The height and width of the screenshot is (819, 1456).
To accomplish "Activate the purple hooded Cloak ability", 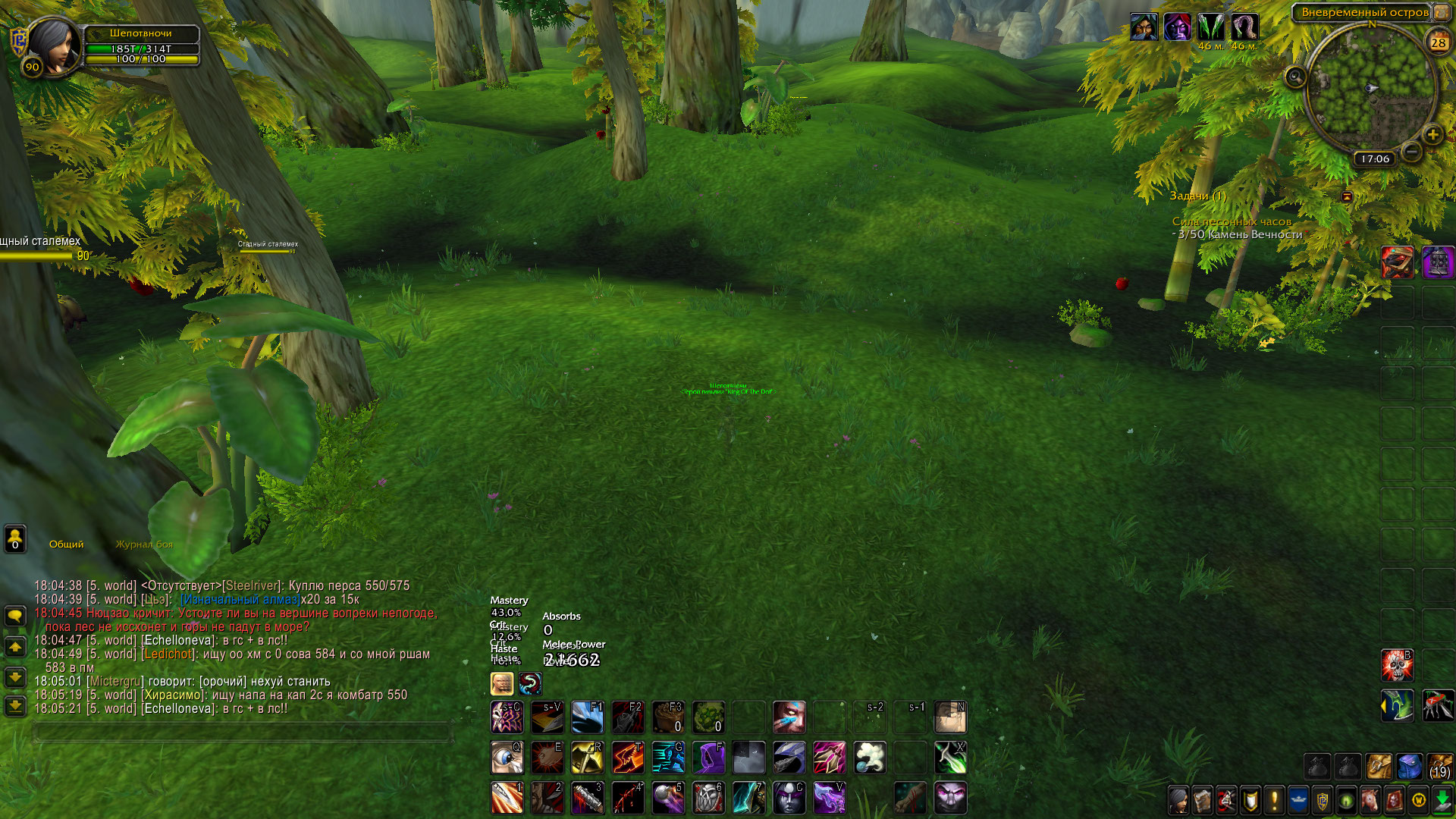I will [708, 757].
